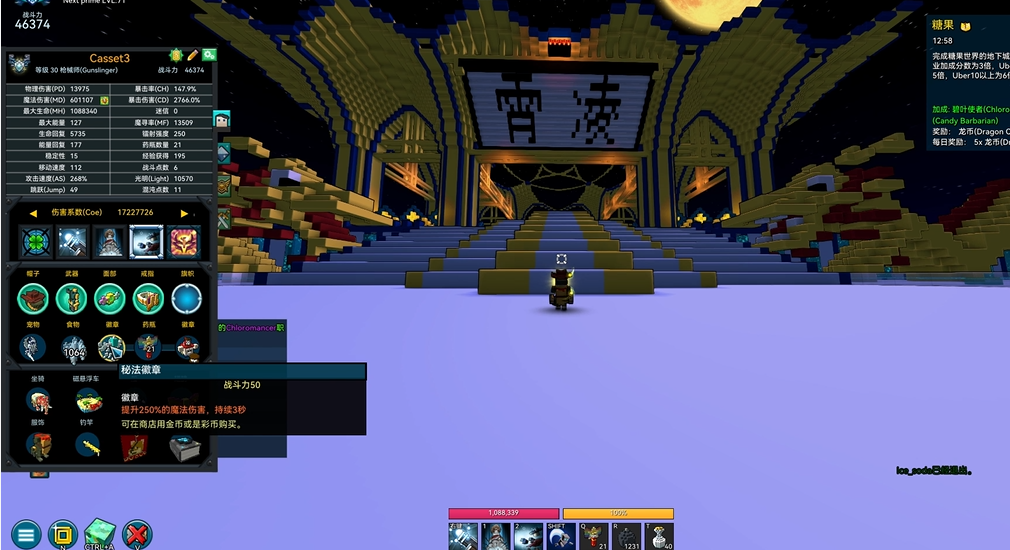Screen dimensions: 1010x550
Task: Open the face (面部) equipment slot
Action: tap(110, 298)
